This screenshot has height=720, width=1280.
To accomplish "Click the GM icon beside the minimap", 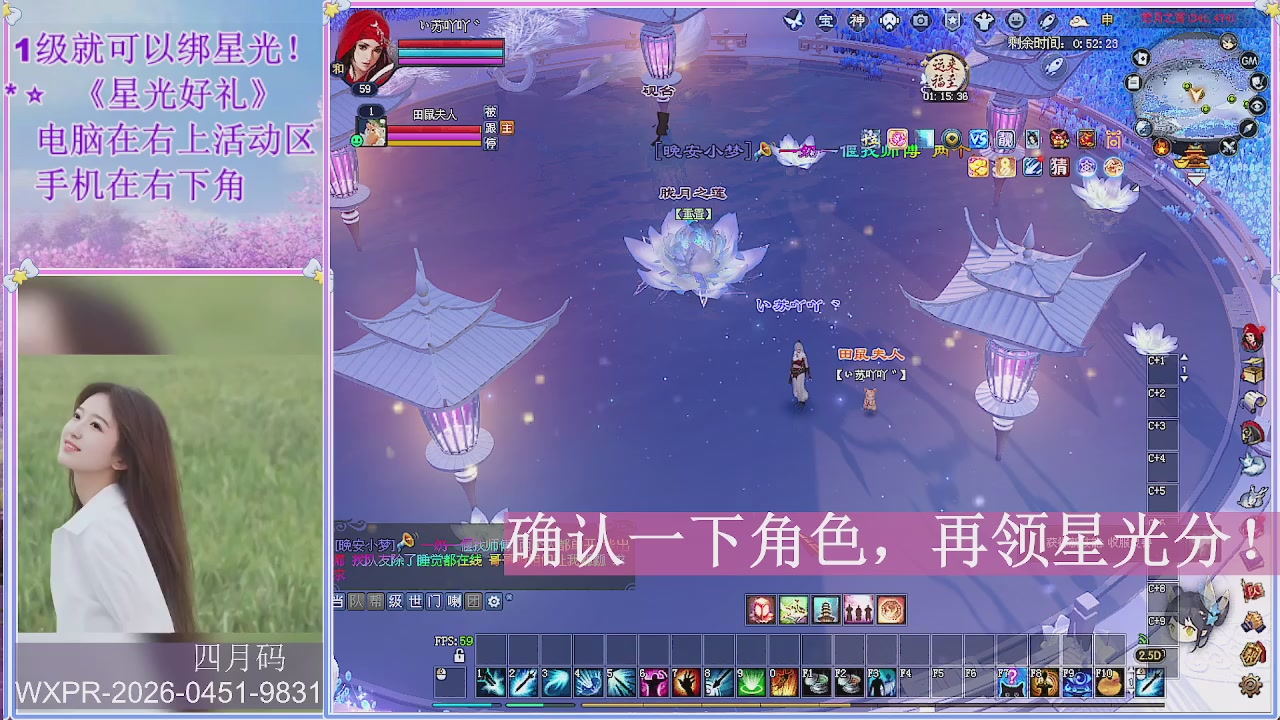I will [1249, 61].
